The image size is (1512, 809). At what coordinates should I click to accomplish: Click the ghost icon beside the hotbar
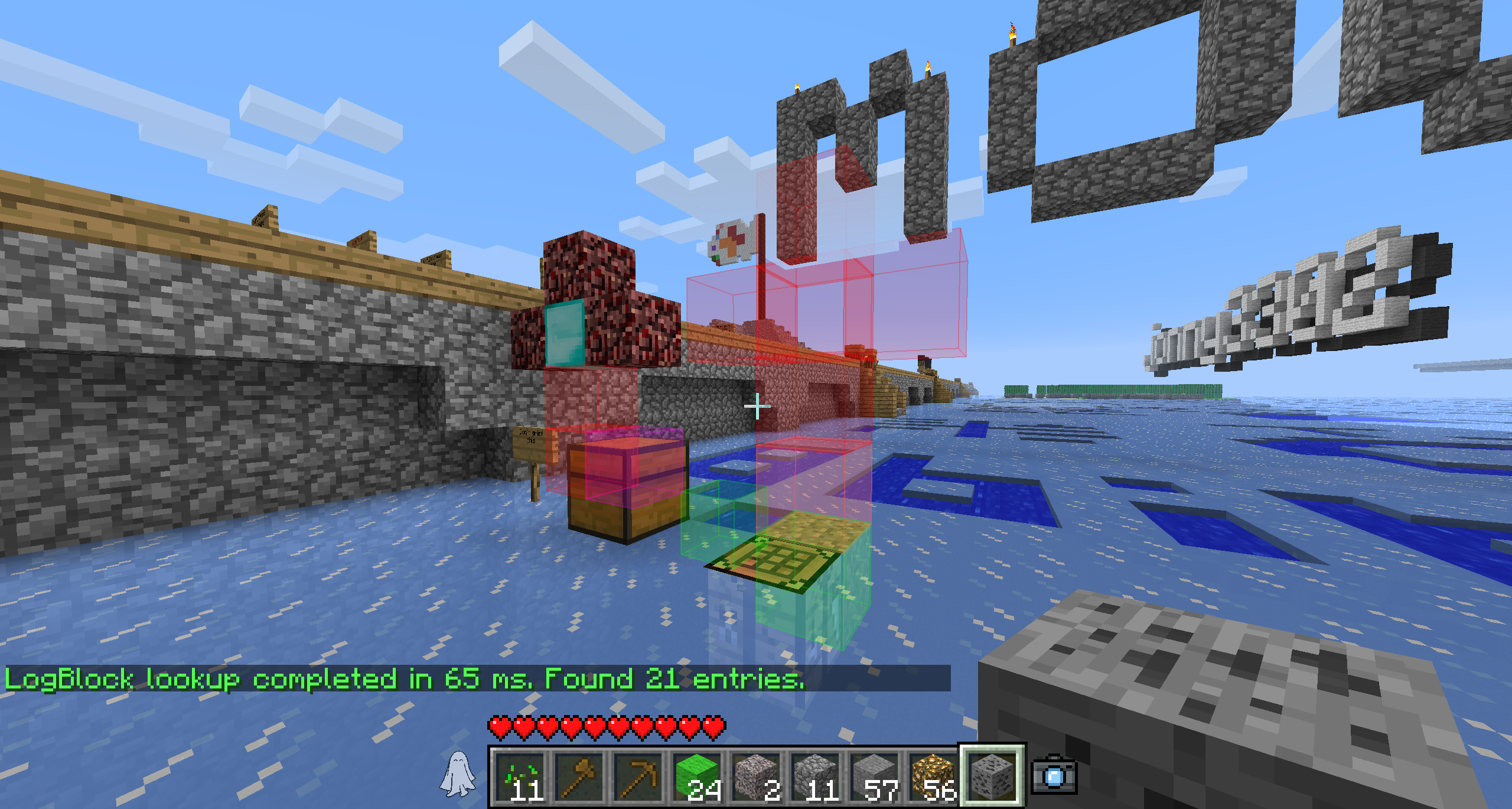[458, 774]
